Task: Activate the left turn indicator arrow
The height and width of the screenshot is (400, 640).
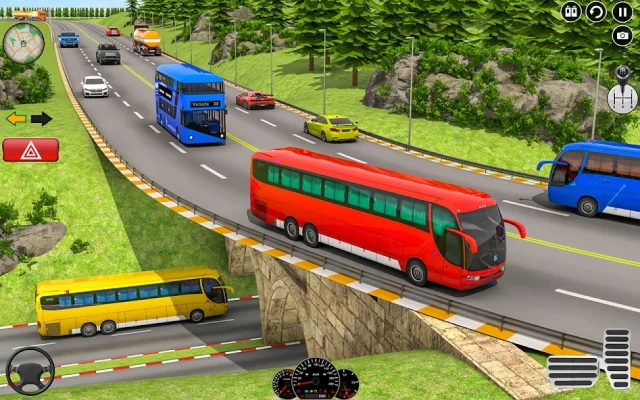Action: (16, 119)
